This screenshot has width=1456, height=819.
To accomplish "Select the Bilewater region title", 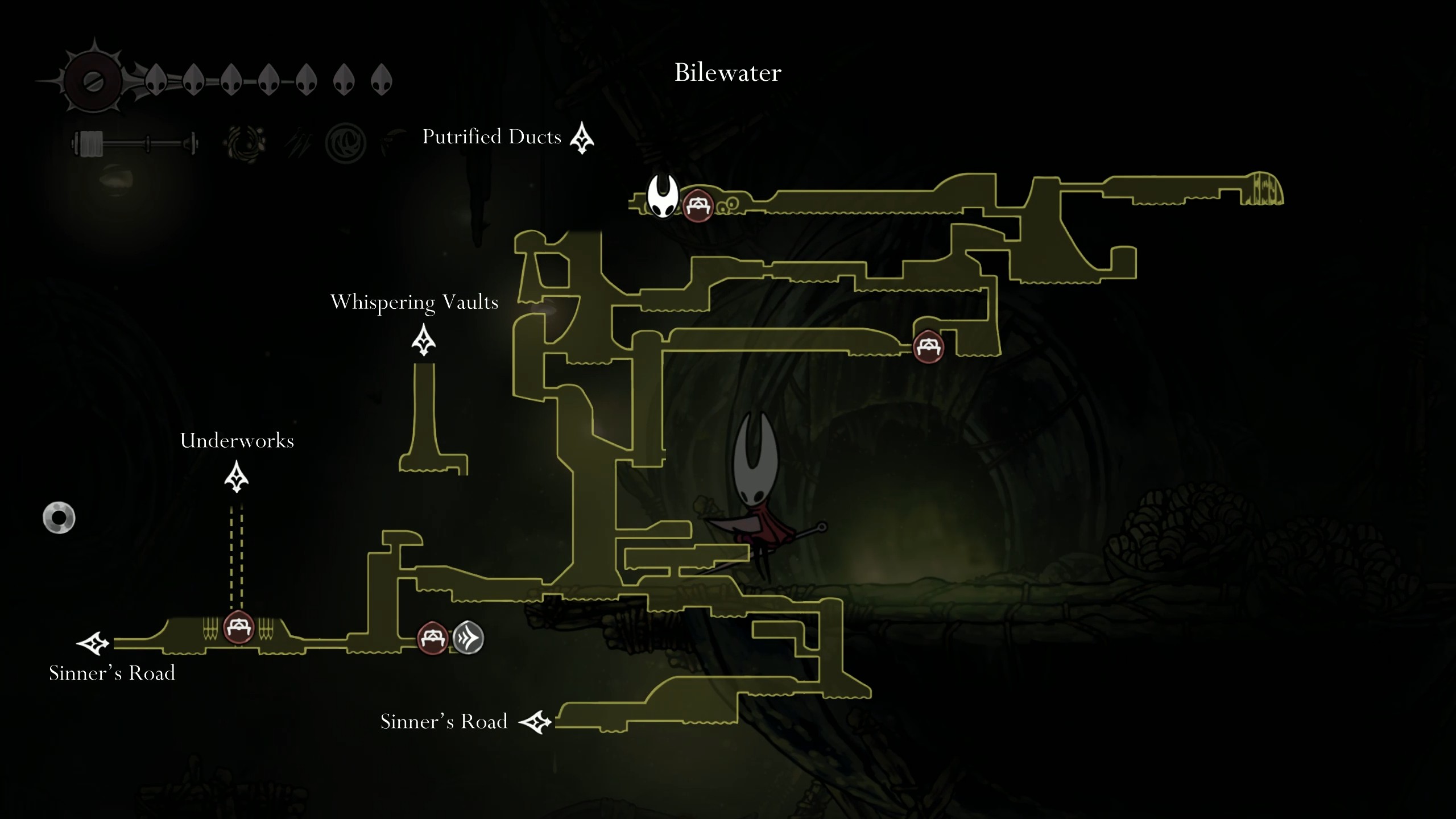I will tap(727, 72).
